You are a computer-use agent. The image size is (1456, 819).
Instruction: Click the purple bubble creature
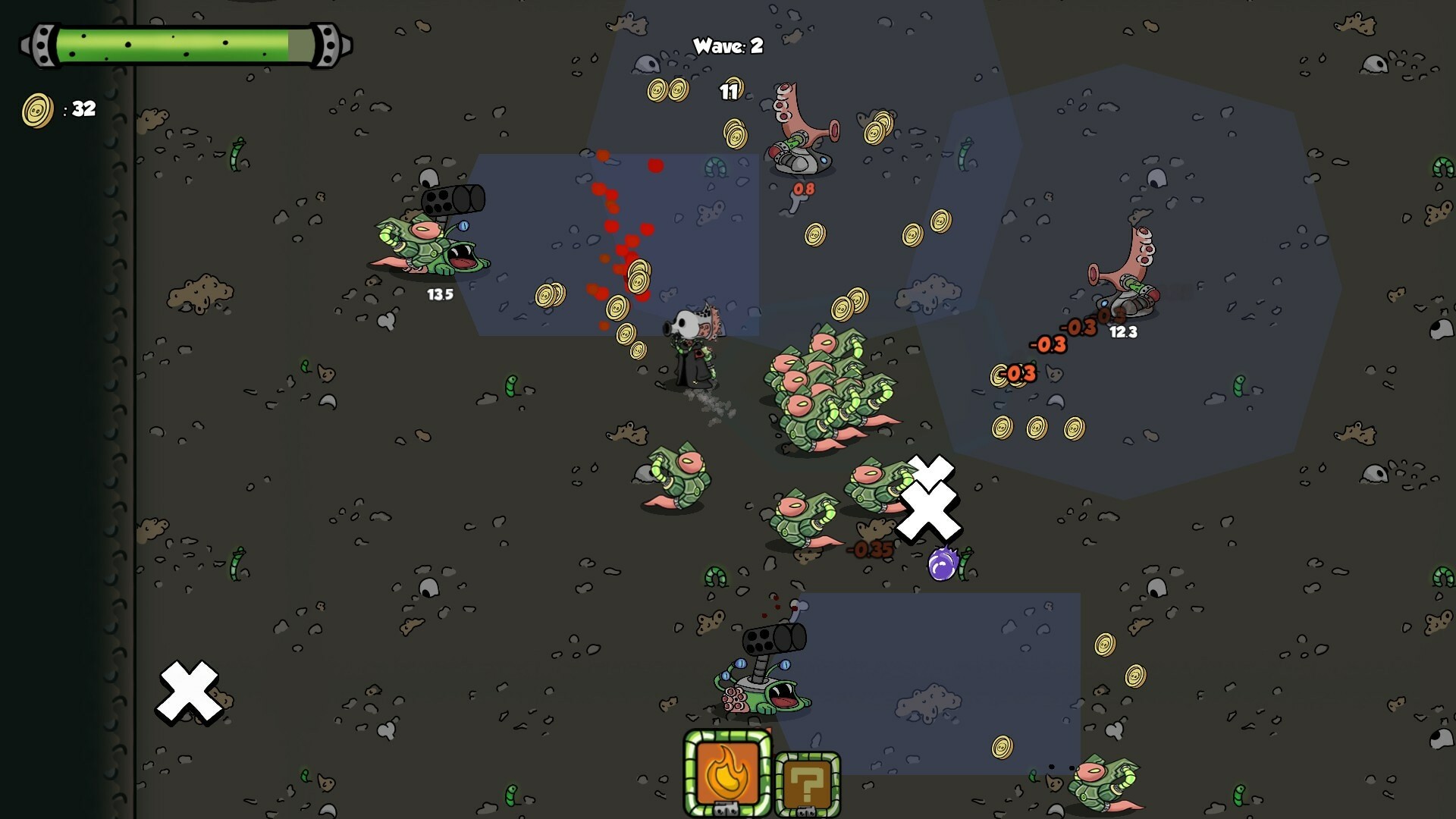942,563
